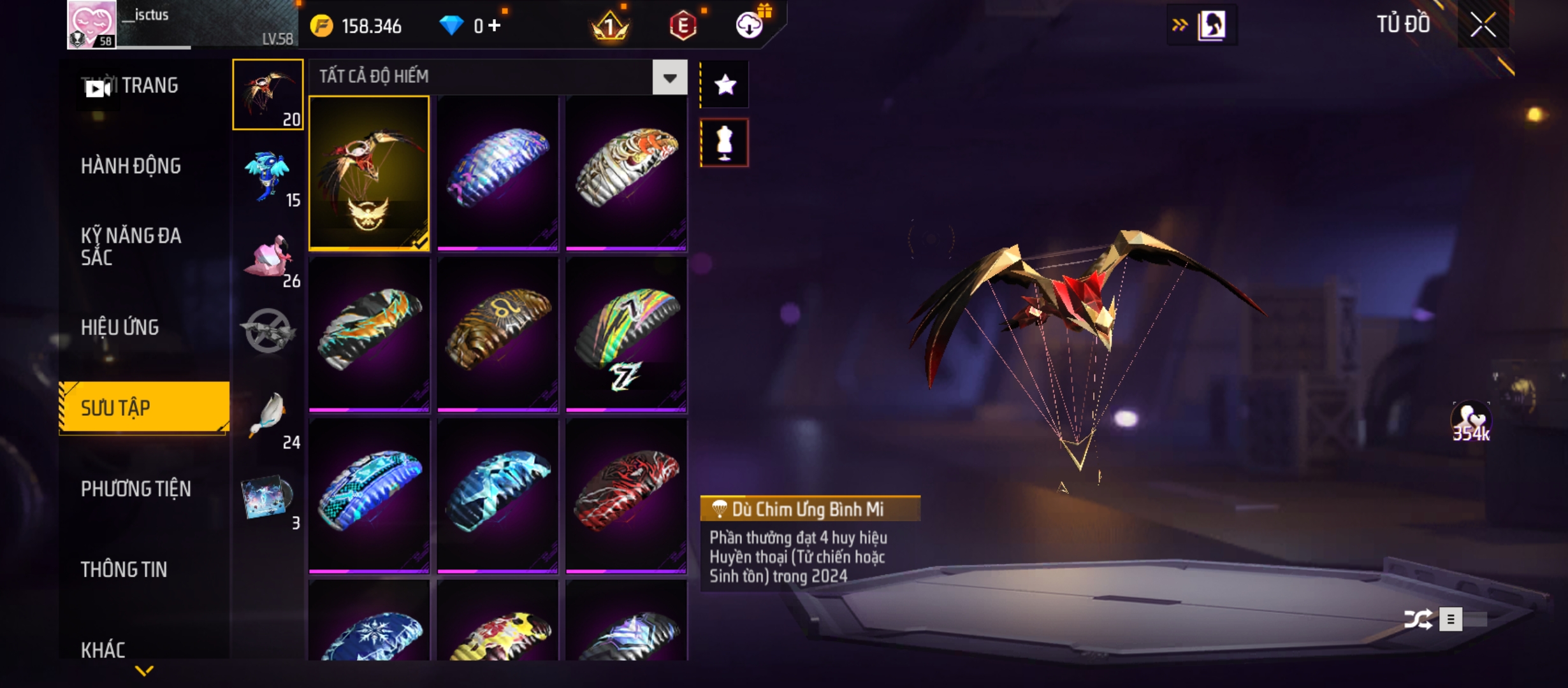
Task: Select the golden eagle parachute skin
Action: point(369,173)
